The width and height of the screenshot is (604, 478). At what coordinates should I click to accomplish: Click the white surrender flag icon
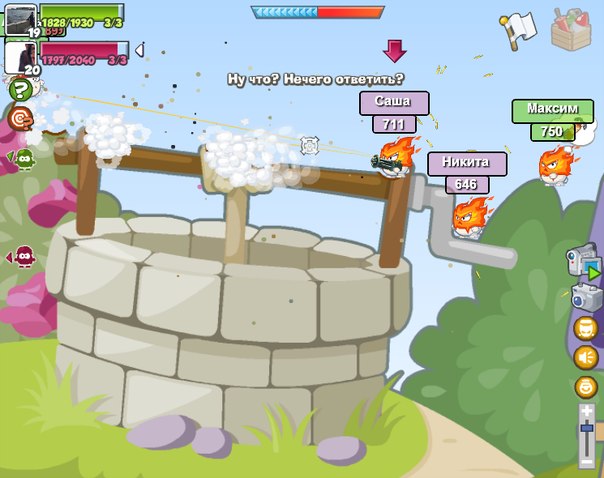point(519,29)
